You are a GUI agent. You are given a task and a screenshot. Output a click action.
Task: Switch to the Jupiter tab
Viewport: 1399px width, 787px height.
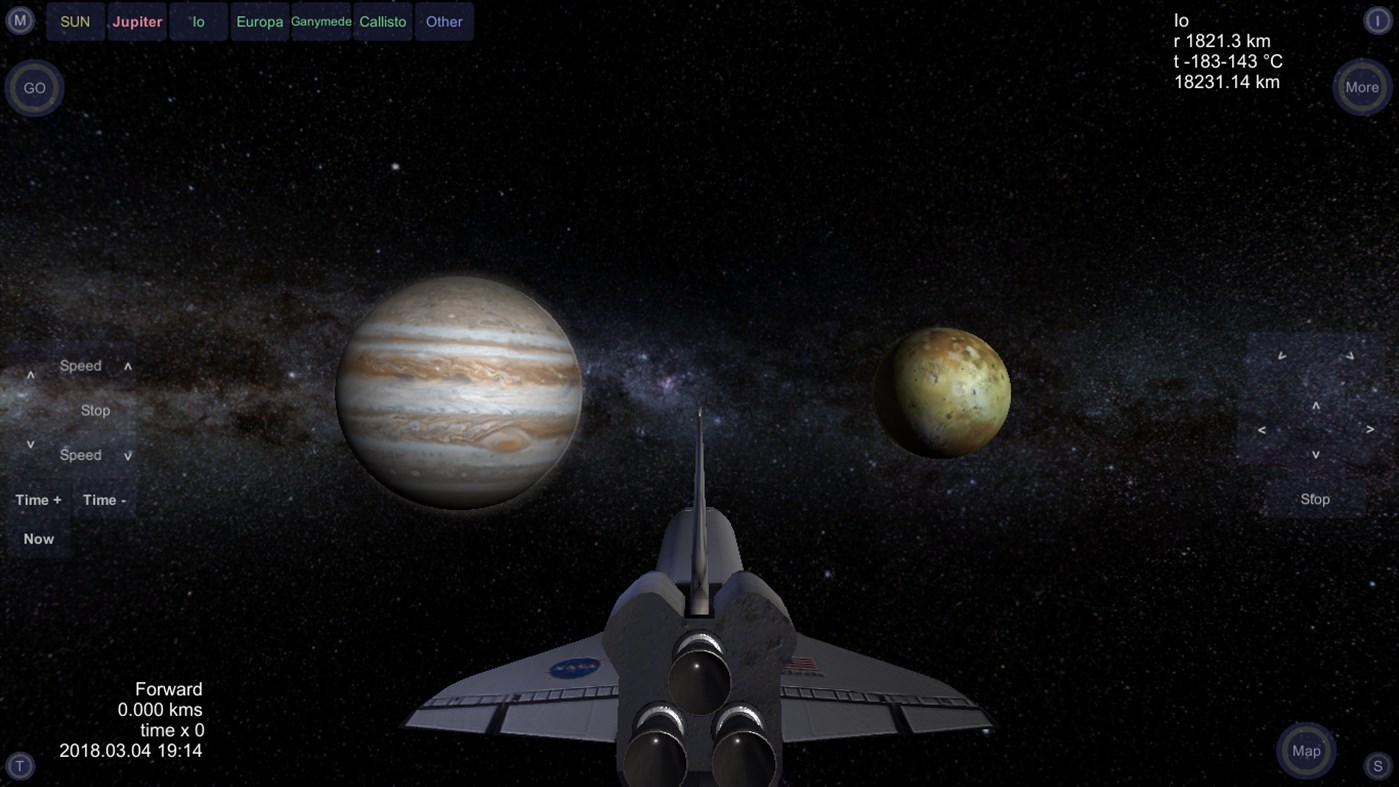[x=137, y=21]
